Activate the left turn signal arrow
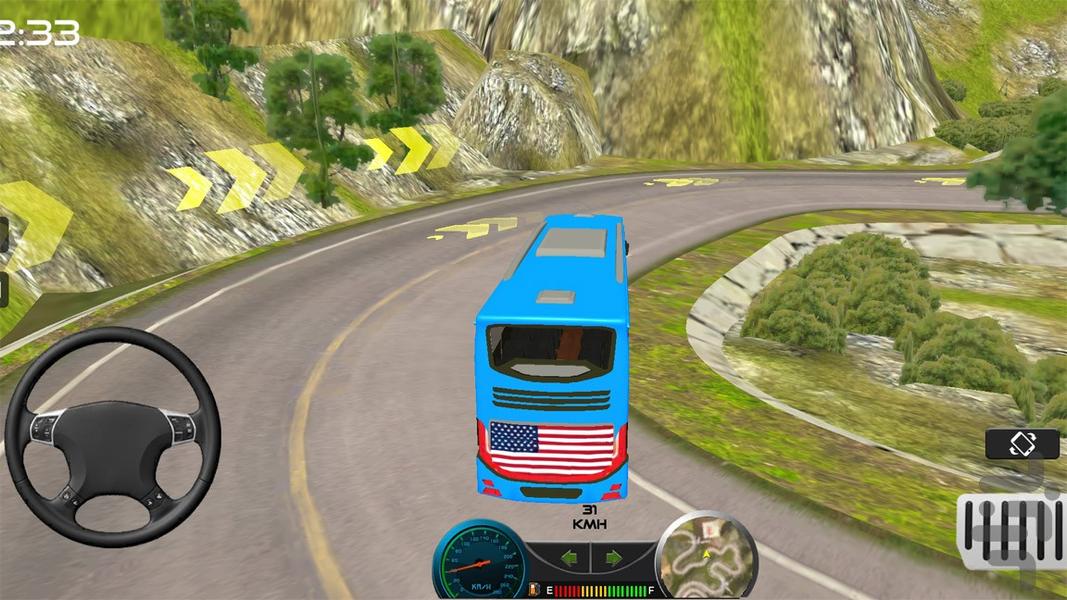 tap(568, 557)
